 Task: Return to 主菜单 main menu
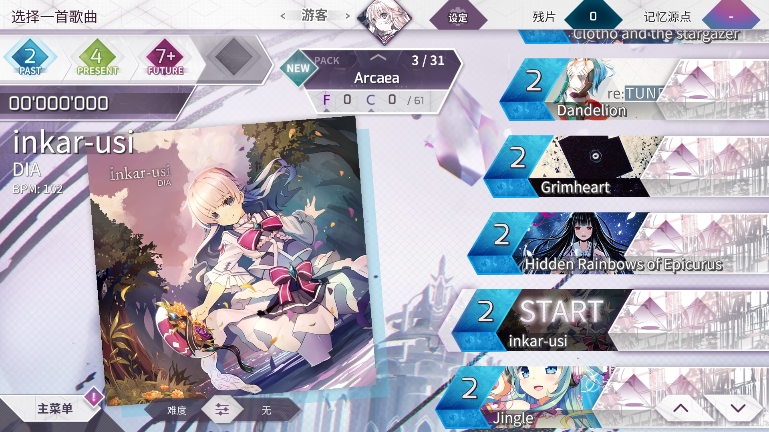coord(53,409)
